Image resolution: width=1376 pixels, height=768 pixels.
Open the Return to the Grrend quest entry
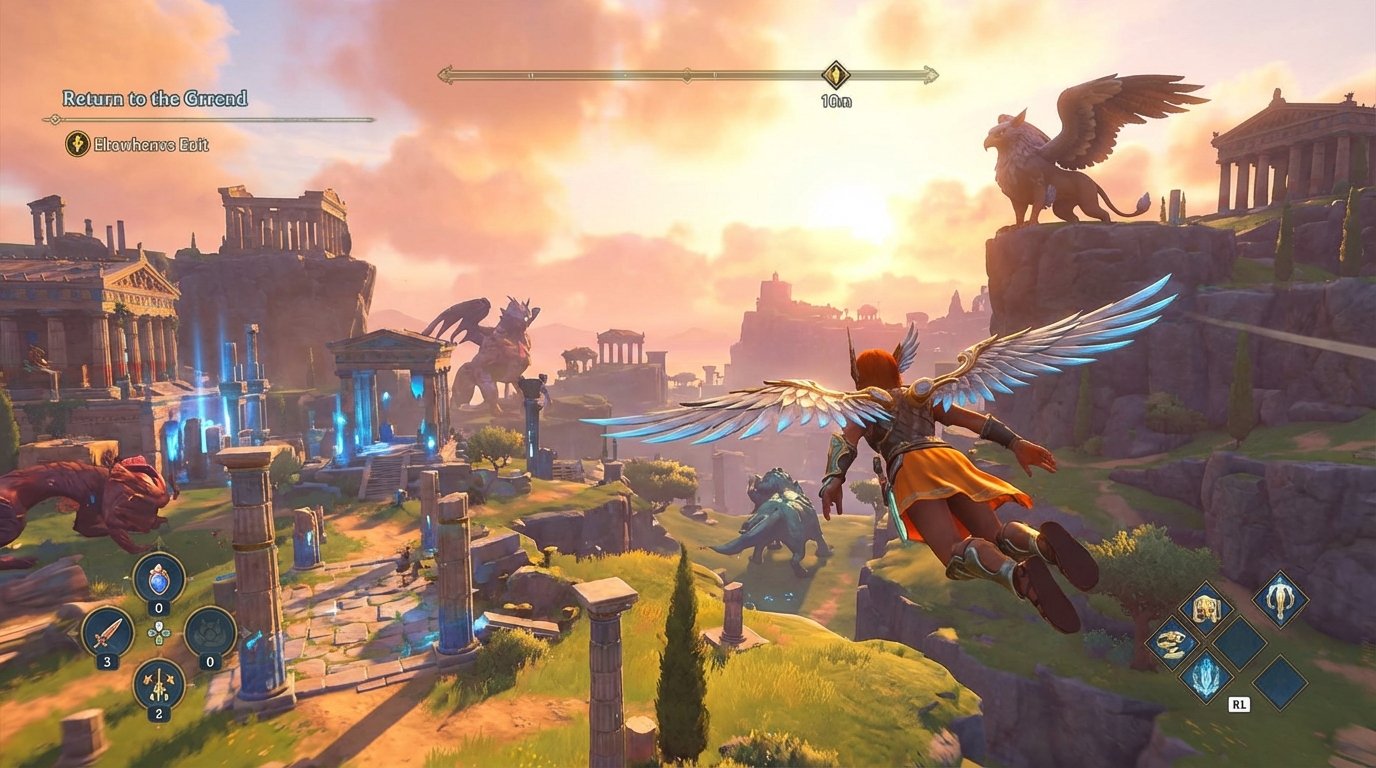click(x=155, y=99)
